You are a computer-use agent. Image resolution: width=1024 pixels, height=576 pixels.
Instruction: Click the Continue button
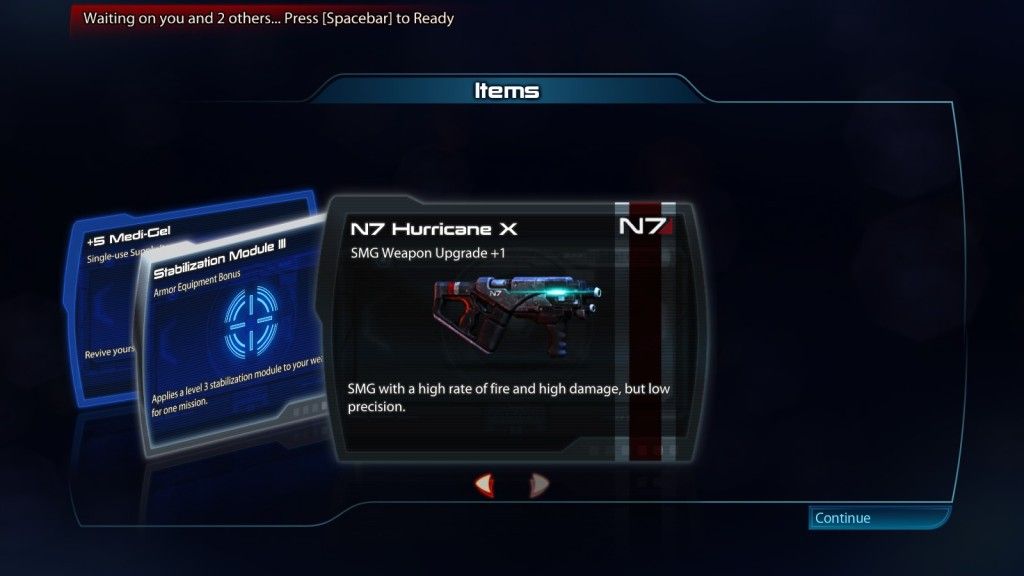878,518
